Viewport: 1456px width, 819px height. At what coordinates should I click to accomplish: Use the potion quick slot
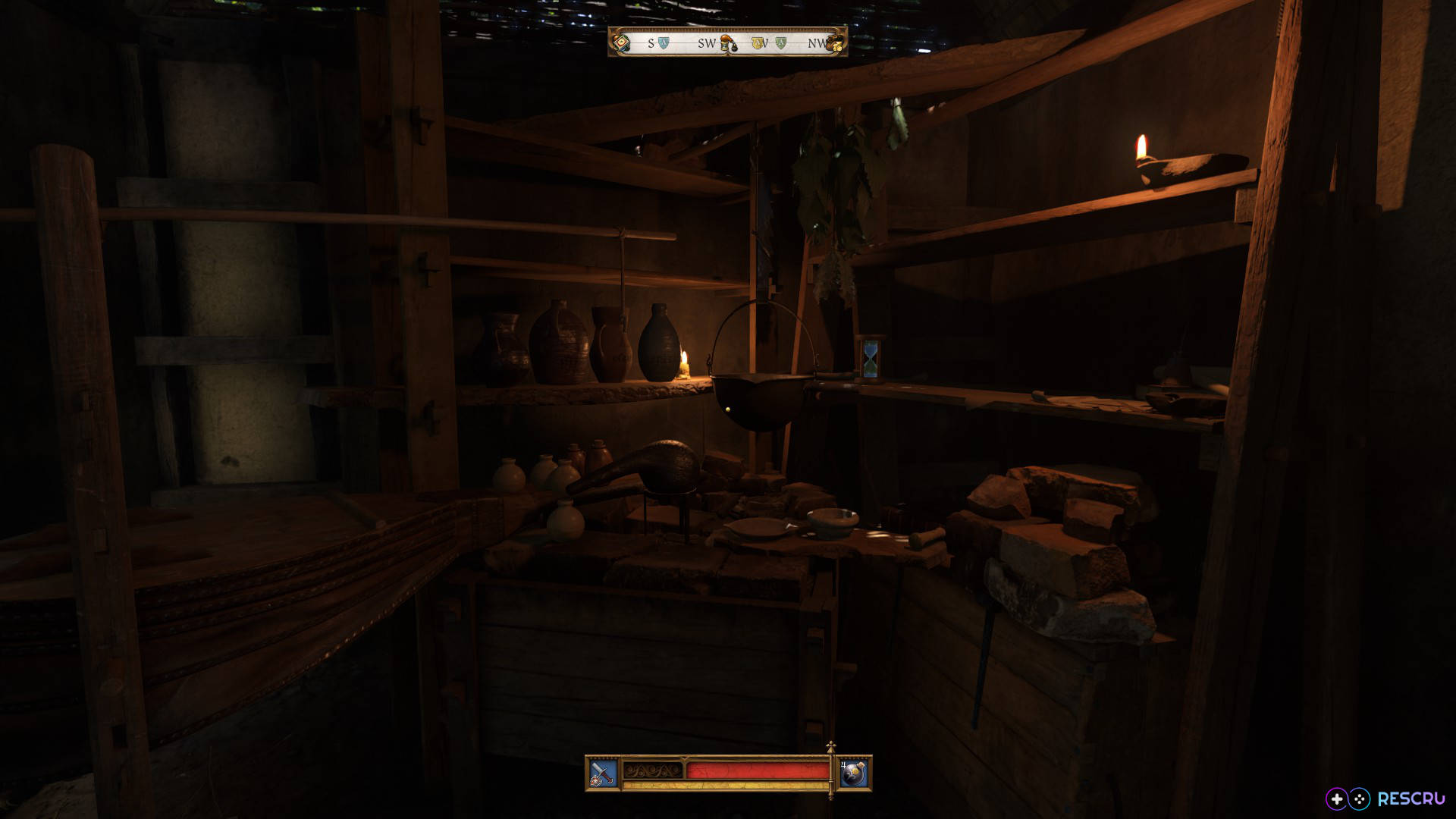[854, 773]
